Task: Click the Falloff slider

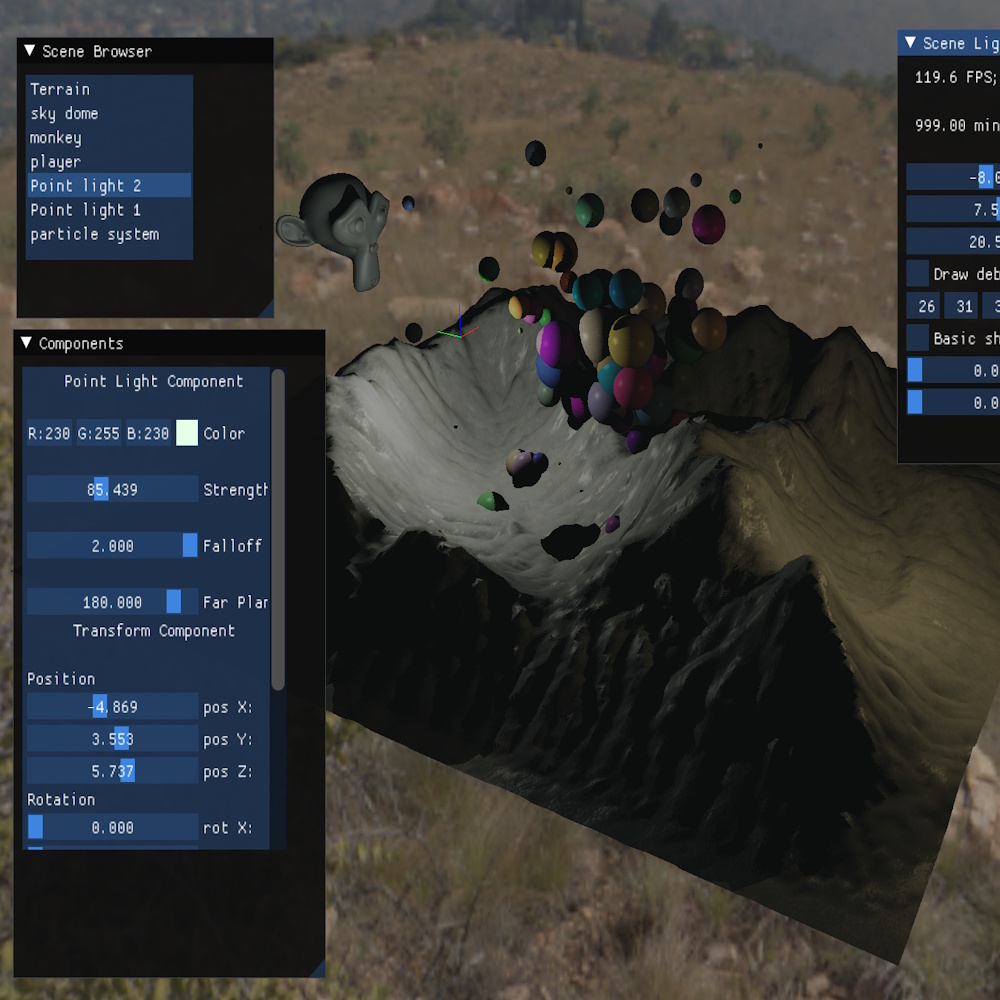Action: tap(112, 545)
